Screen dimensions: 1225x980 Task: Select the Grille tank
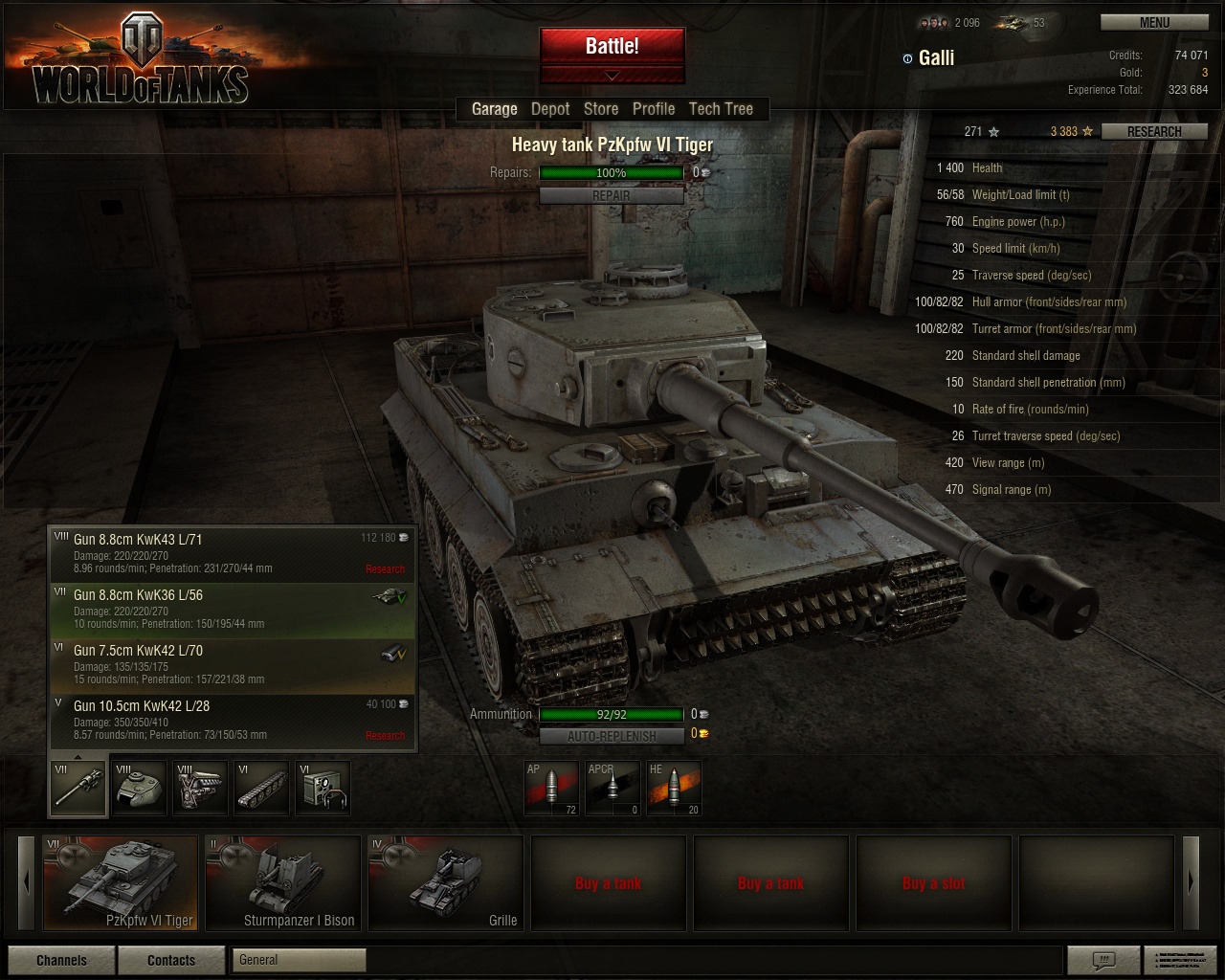pyautogui.click(x=445, y=882)
